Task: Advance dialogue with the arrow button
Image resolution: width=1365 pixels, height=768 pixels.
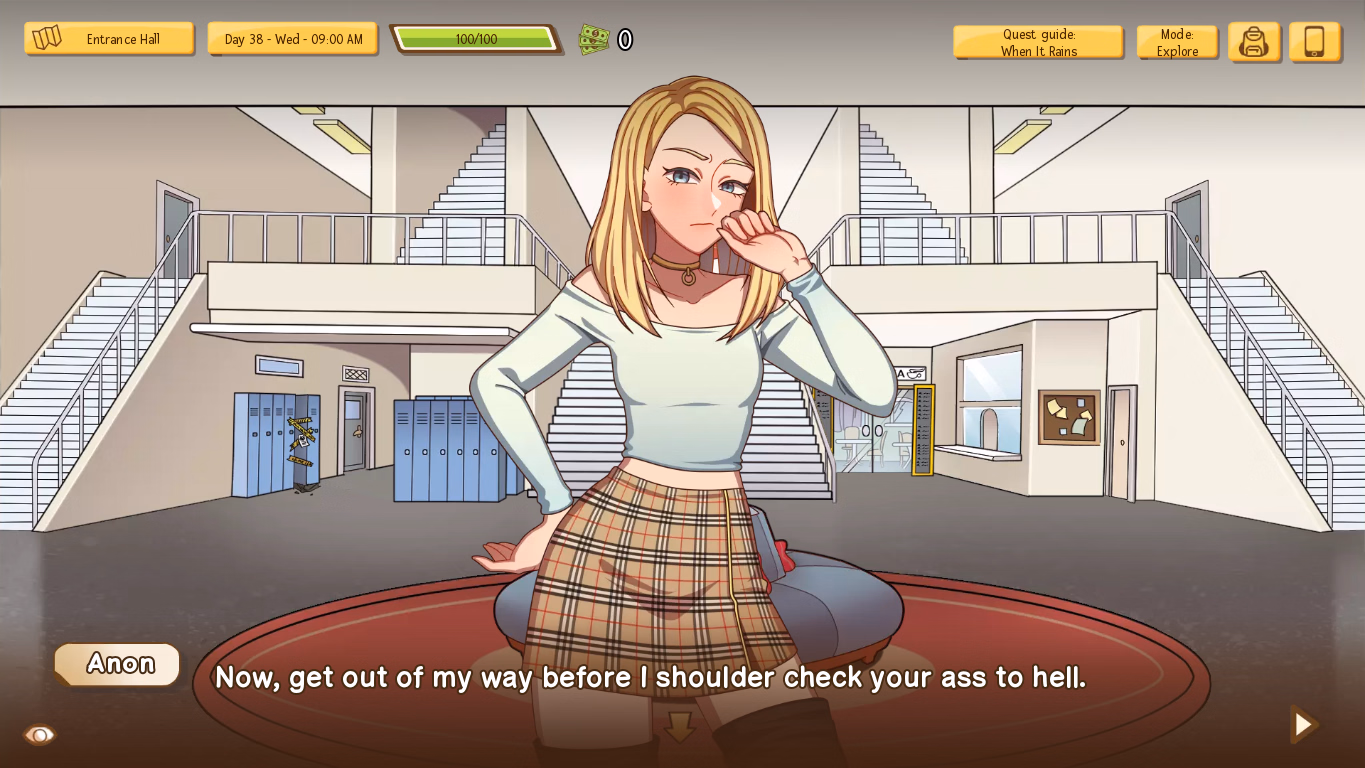Action: [1303, 724]
